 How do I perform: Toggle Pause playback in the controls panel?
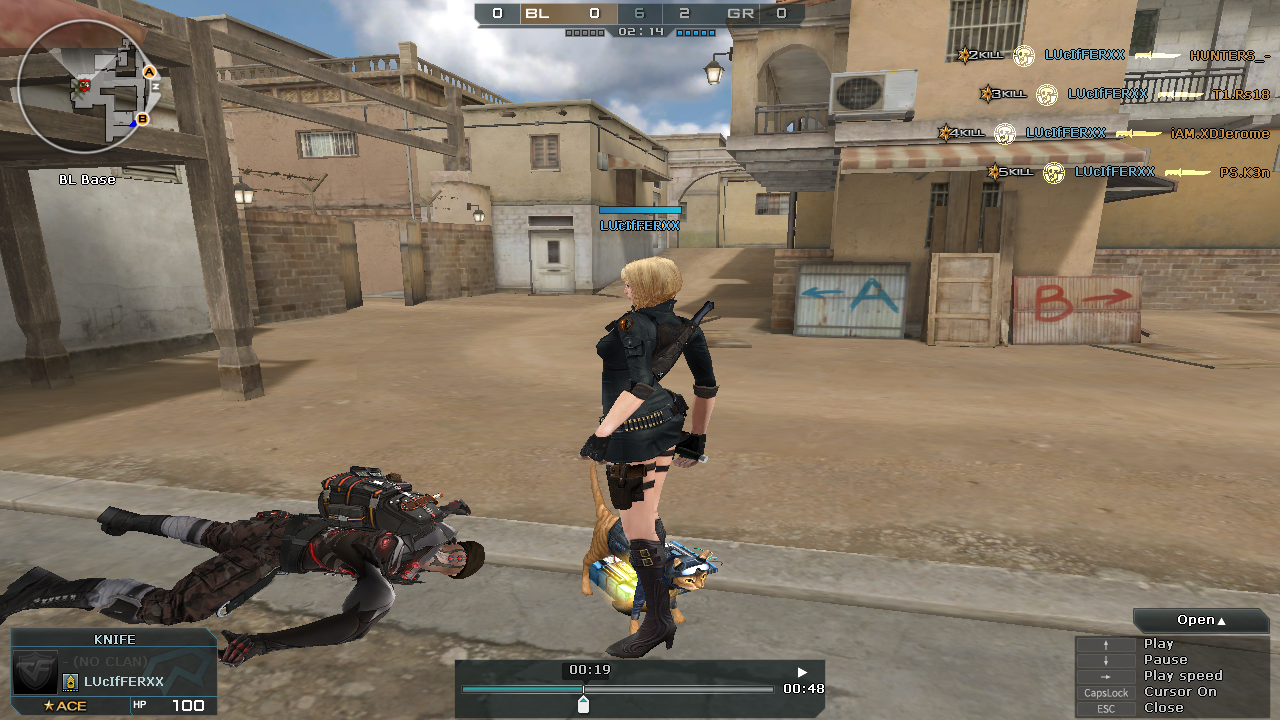[x=1166, y=659]
